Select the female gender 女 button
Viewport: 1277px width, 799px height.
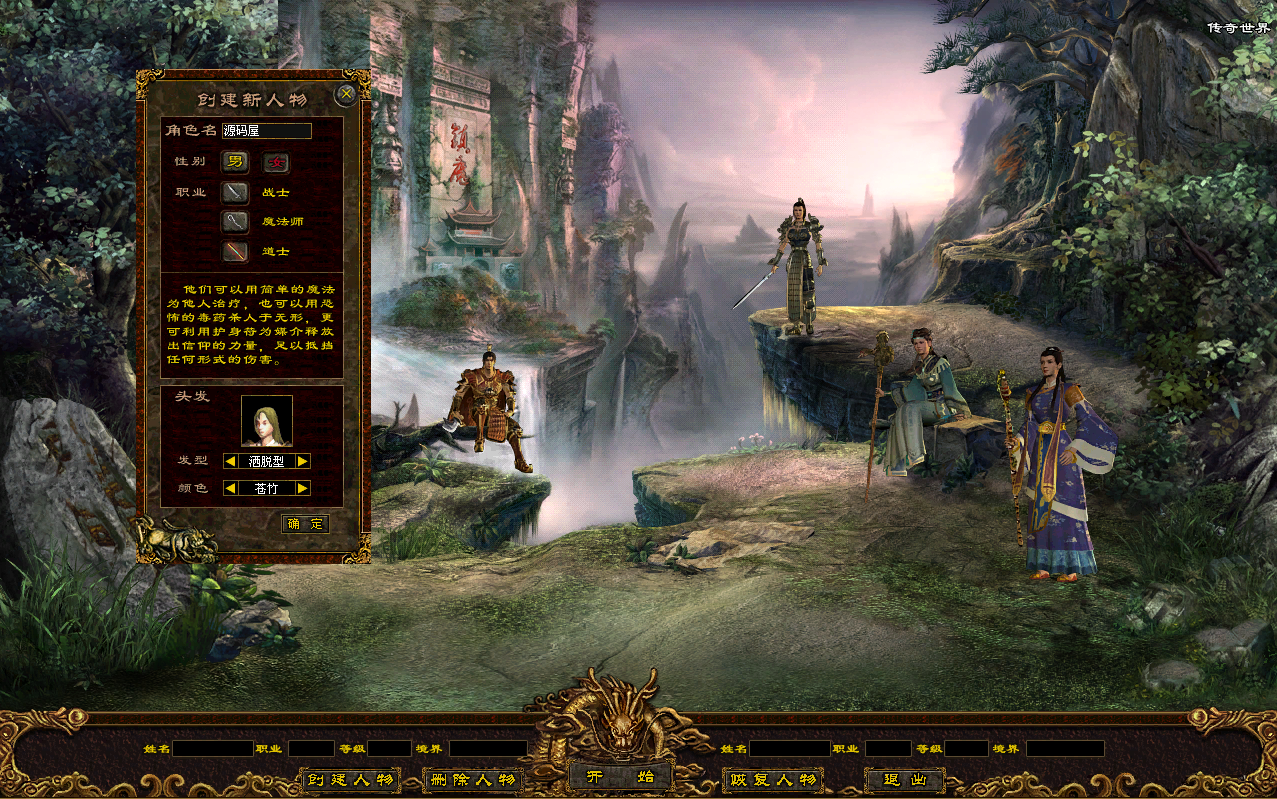[276, 162]
